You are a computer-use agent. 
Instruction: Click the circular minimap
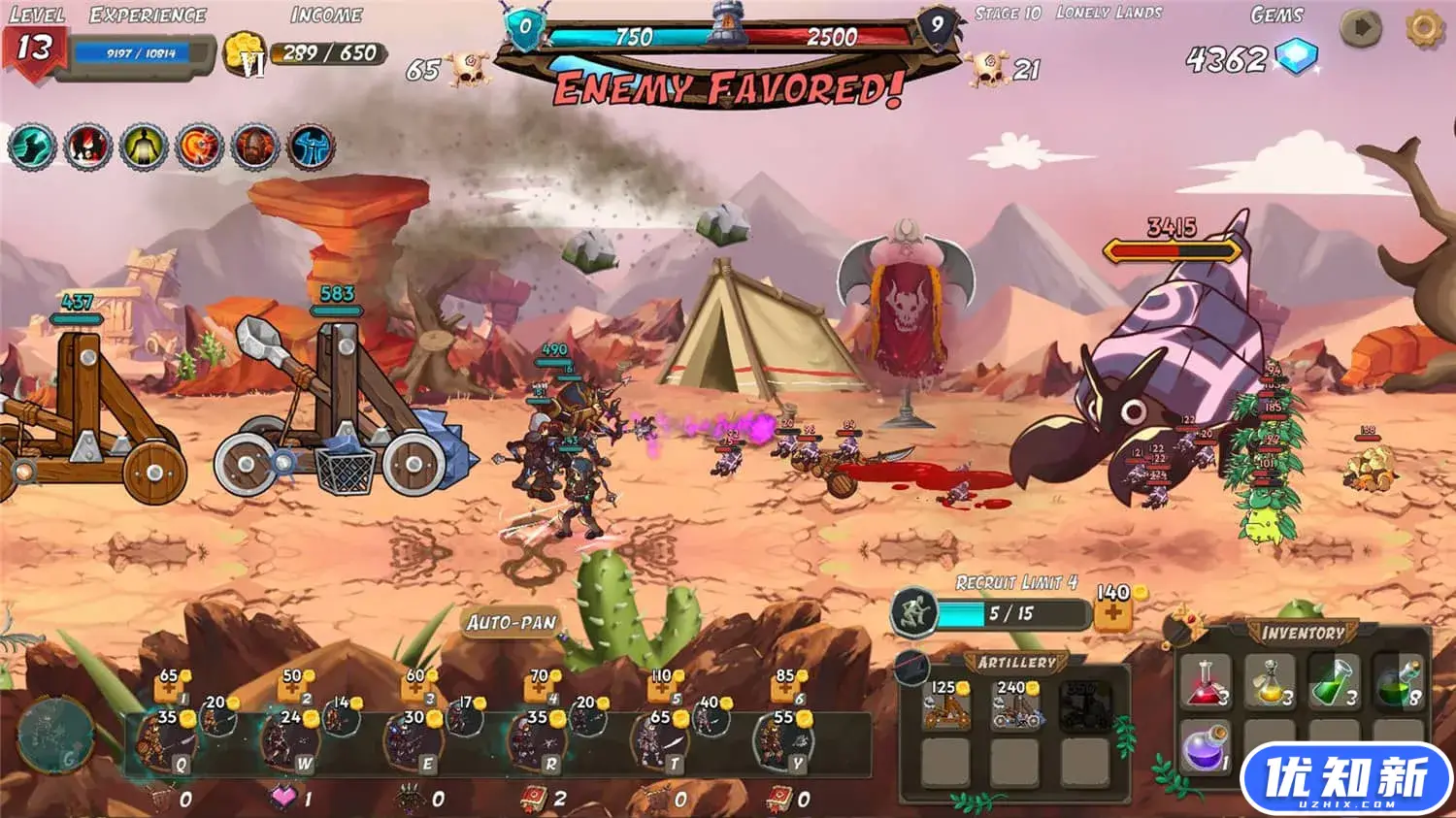point(55,735)
